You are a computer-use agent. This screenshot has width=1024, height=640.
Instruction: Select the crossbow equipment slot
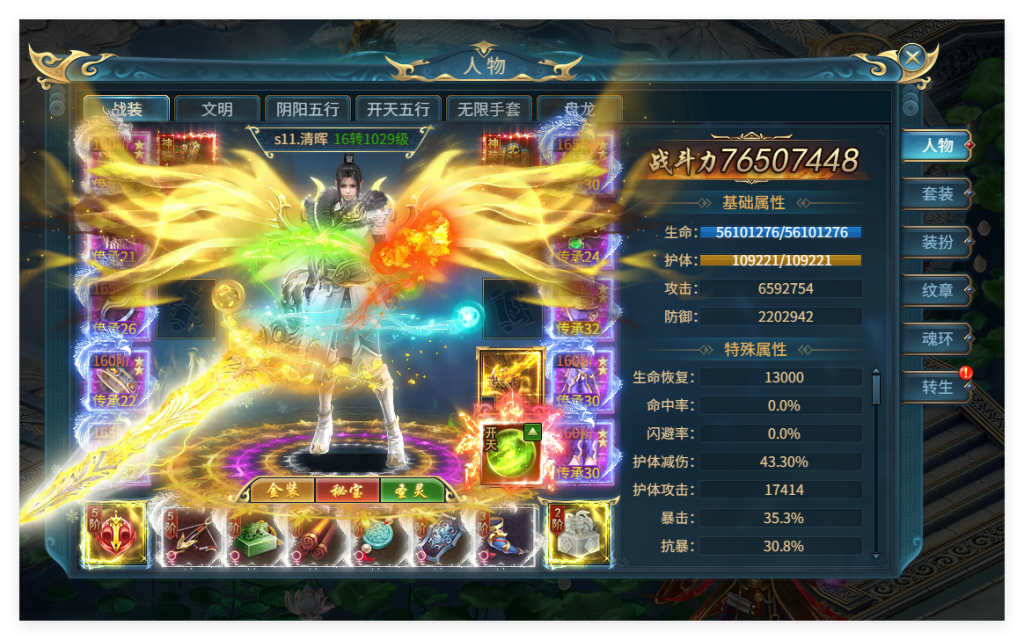(193, 536)
